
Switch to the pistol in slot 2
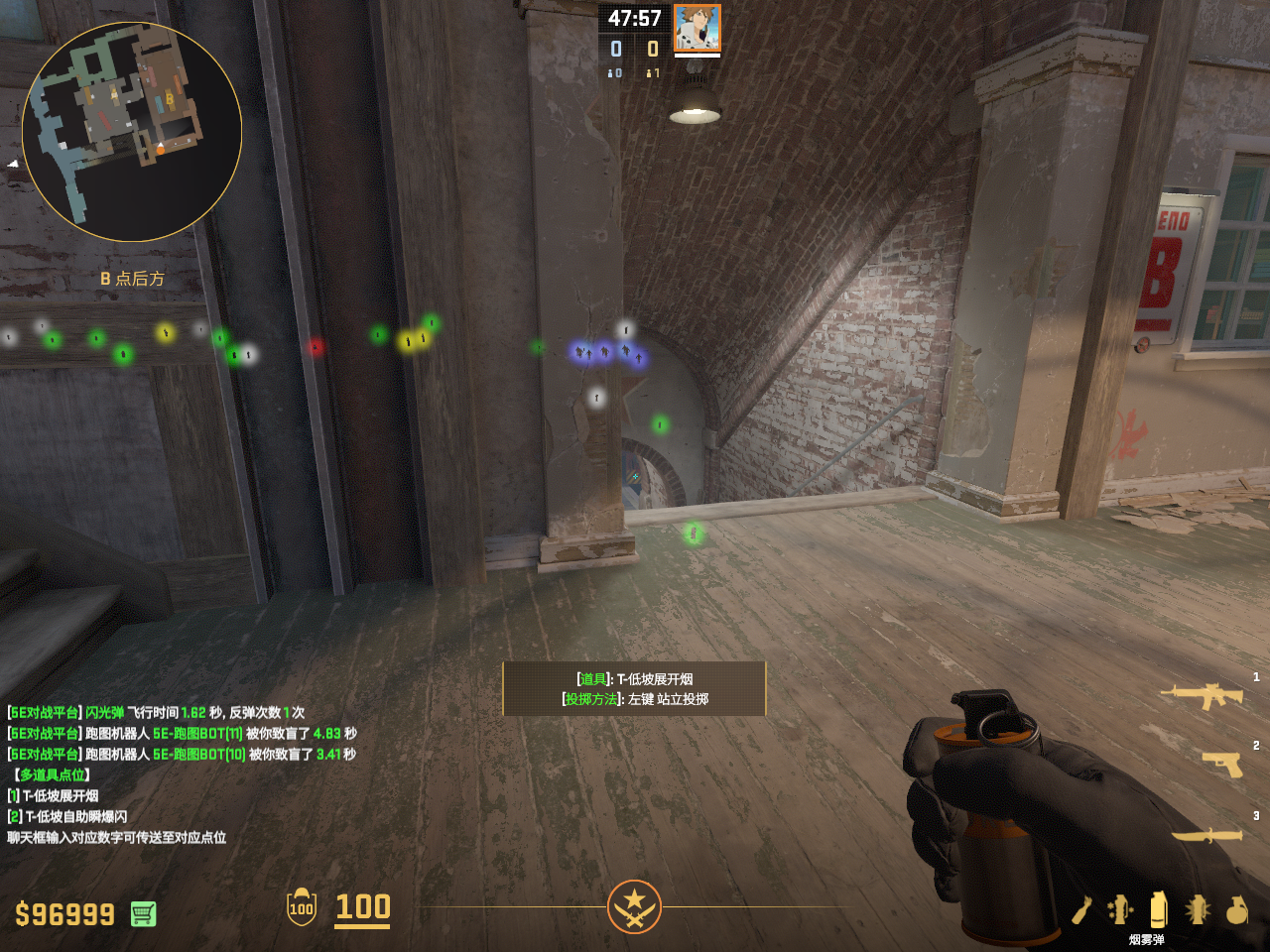tap(1222, 764)
